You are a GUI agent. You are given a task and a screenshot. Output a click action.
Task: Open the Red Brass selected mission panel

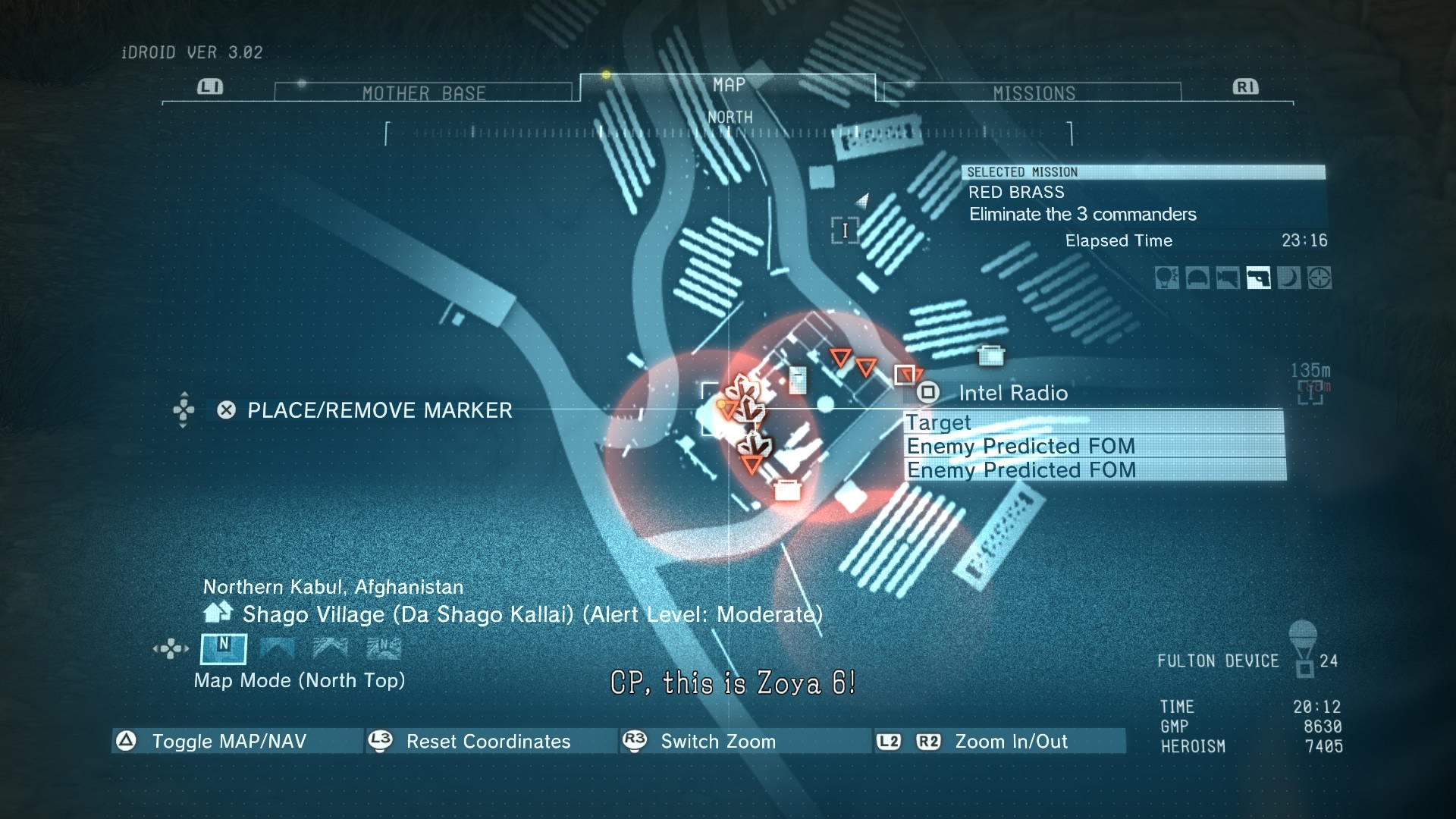1143,203
